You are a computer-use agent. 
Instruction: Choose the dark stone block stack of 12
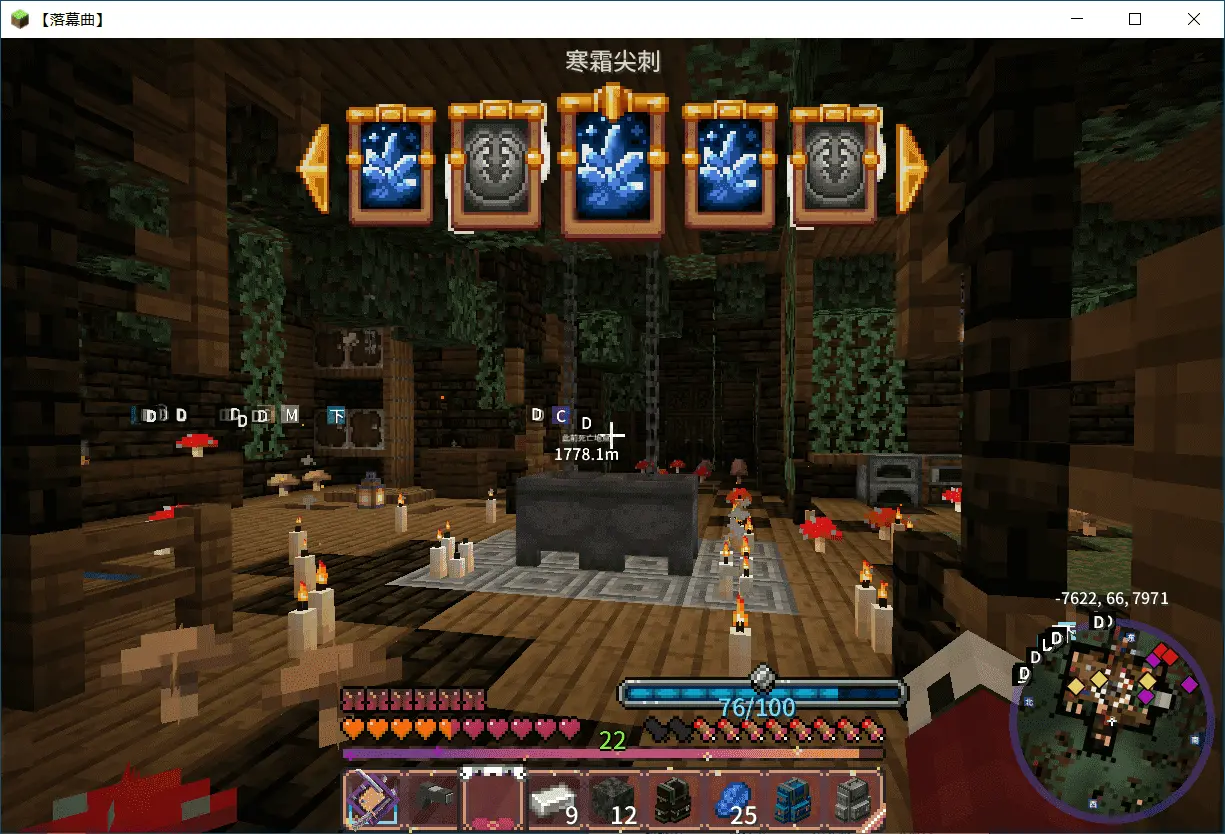[x=612, y=800]
